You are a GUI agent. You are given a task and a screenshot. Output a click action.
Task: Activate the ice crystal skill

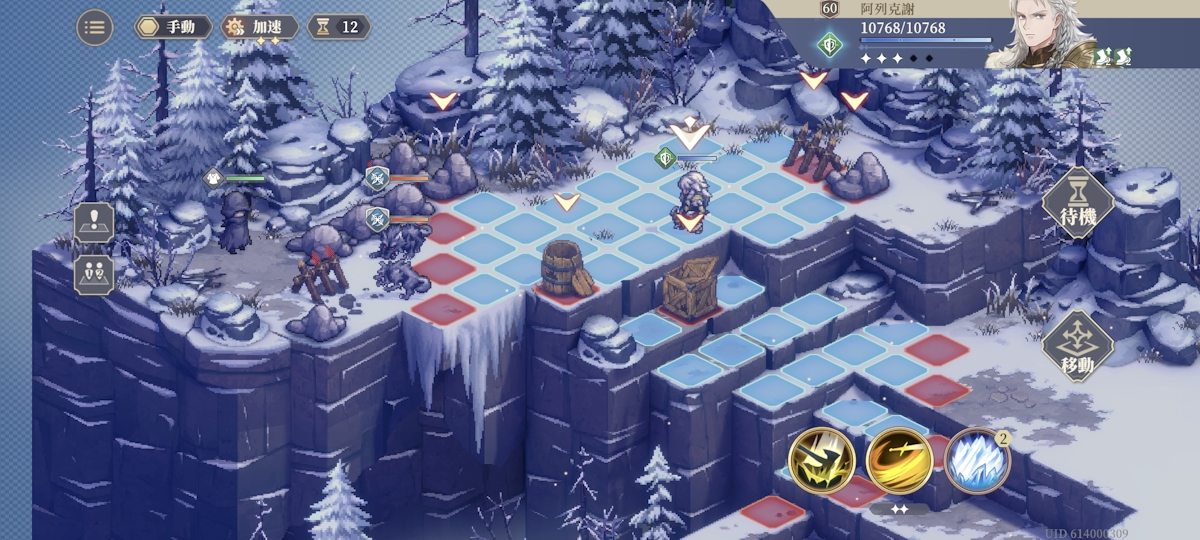point(976,461)
